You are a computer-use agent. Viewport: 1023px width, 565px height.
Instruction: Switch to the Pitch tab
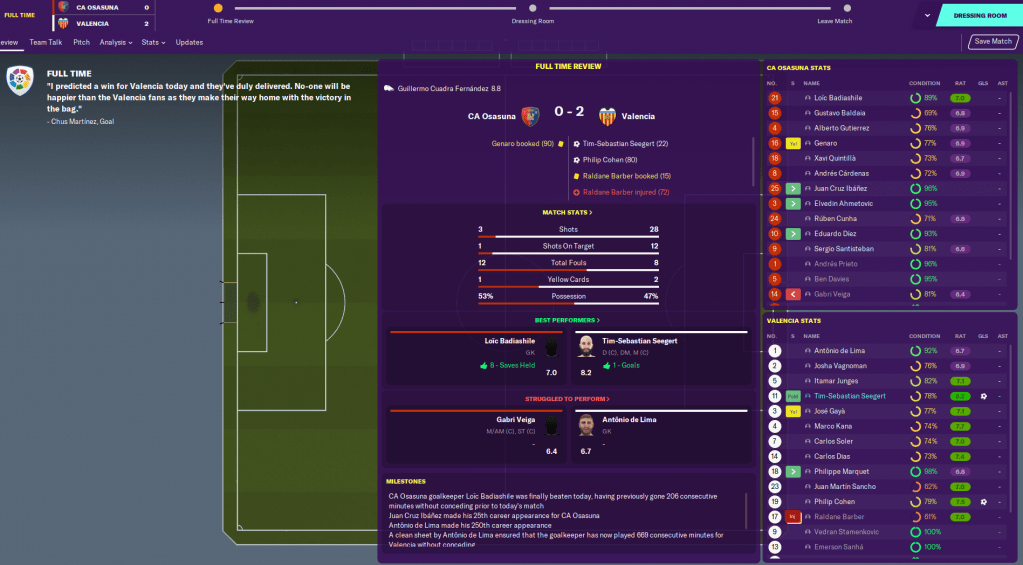coord(82,42)
